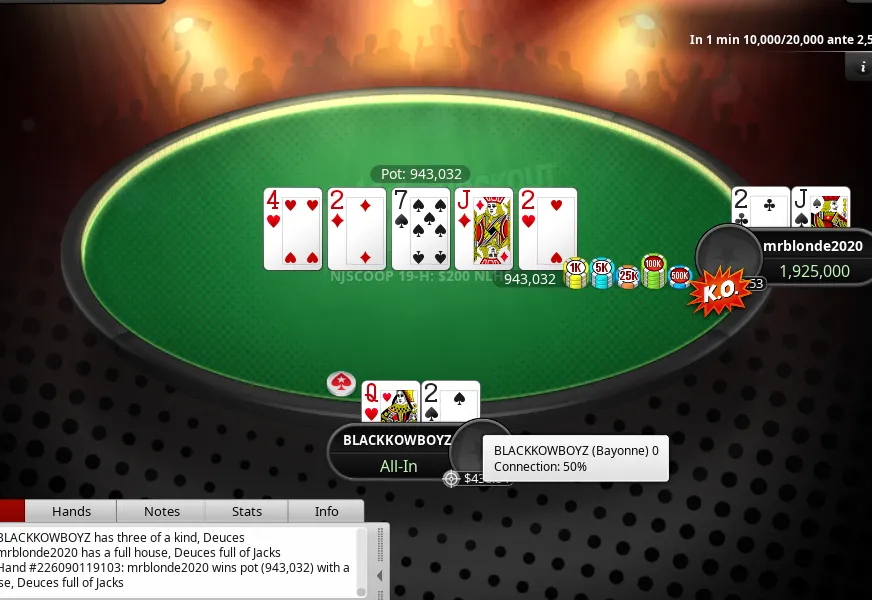Collapse the chat panel with the arrow
Image resolution: width=872 pixels, height=600 pixels.
(380, 576)
